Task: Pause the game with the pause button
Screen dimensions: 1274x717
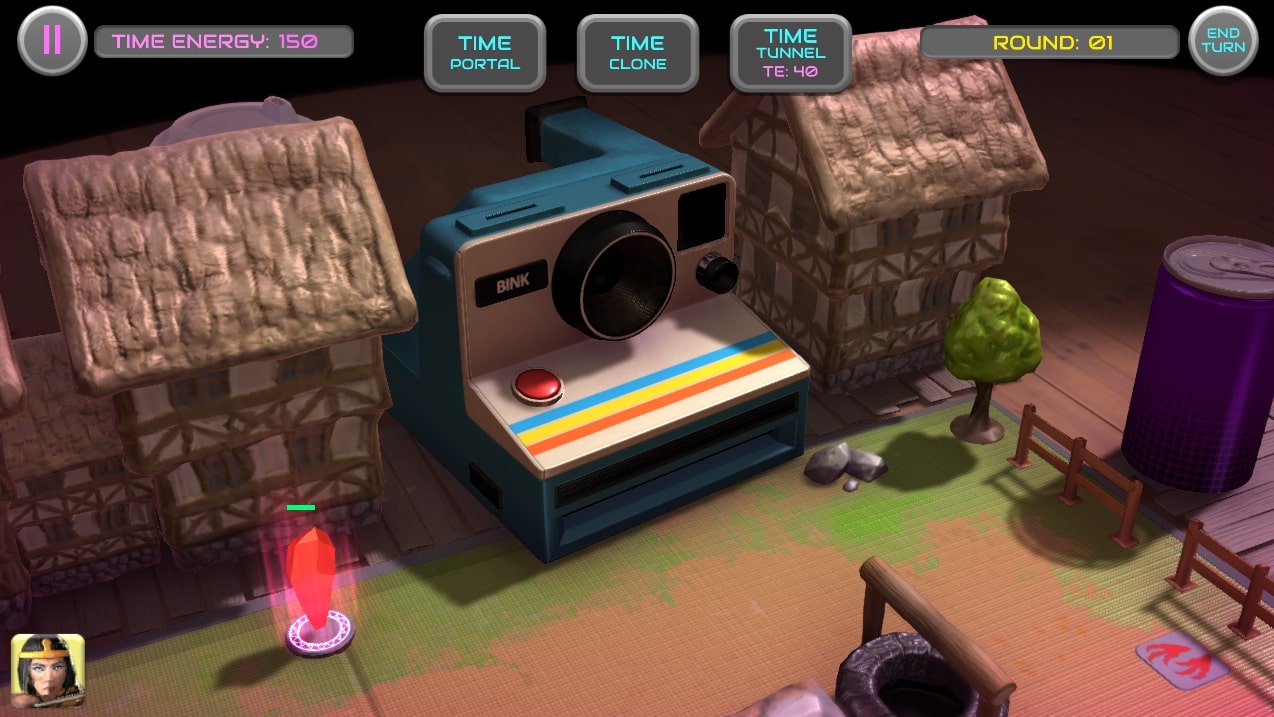Action: point(52,40)
